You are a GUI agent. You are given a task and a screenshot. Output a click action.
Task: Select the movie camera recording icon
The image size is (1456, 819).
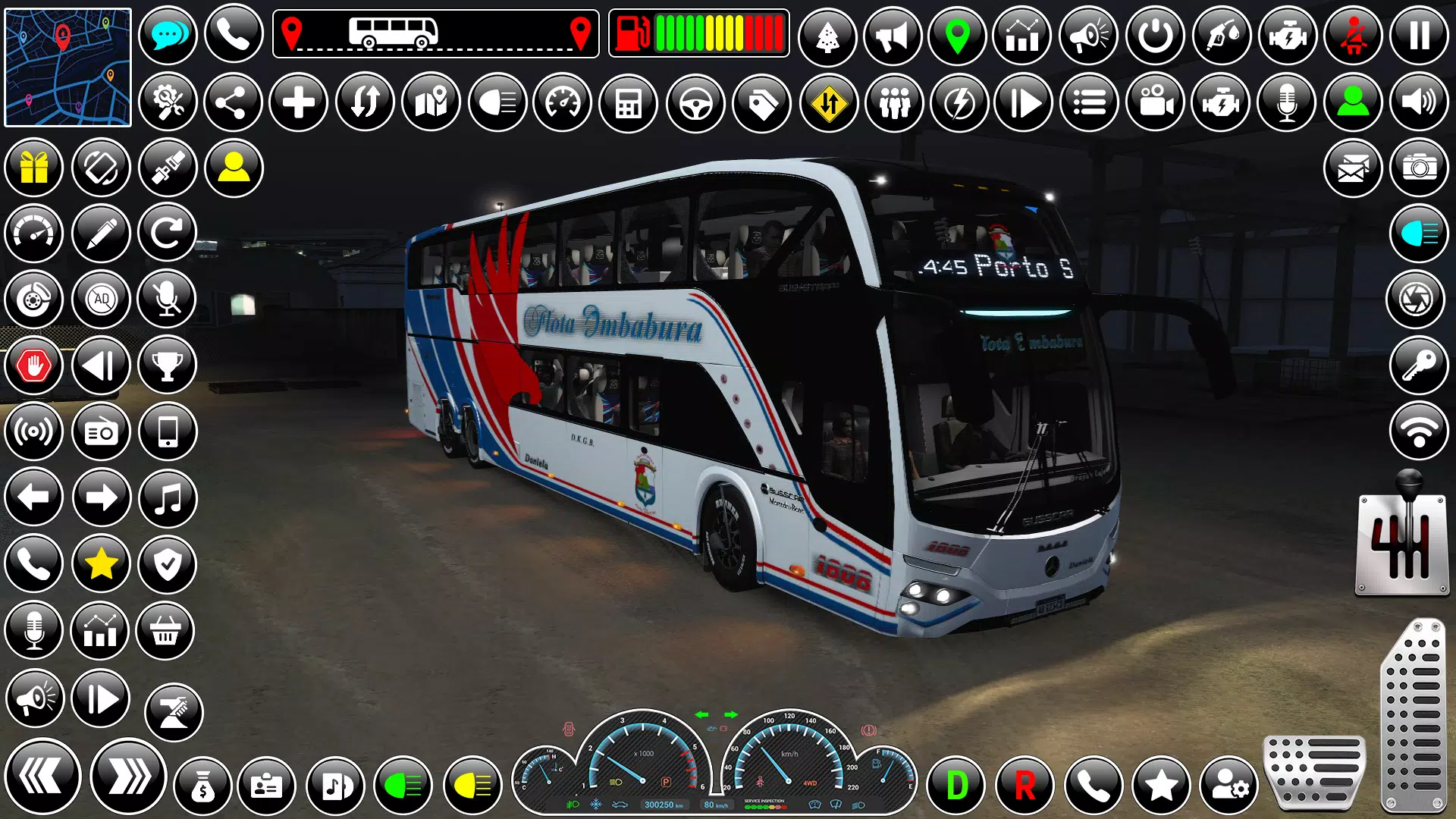pyautogui.click(x=1154, y=102)
